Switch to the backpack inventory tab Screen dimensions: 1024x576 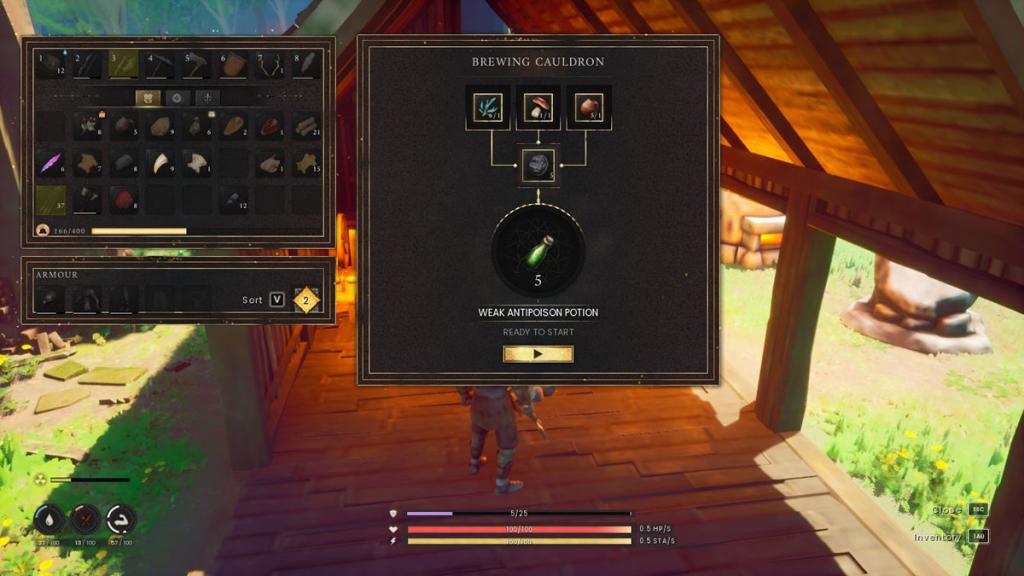(x=148, y=98)
